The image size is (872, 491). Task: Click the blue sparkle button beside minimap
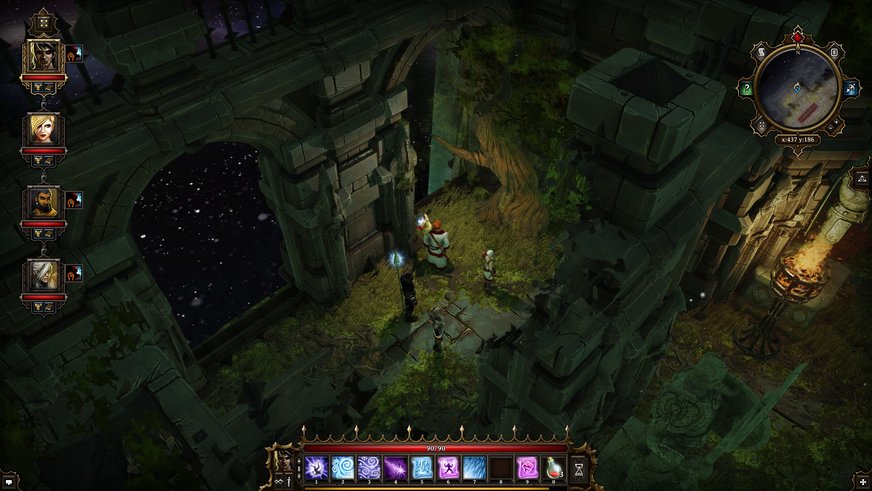tap(850, 89)
